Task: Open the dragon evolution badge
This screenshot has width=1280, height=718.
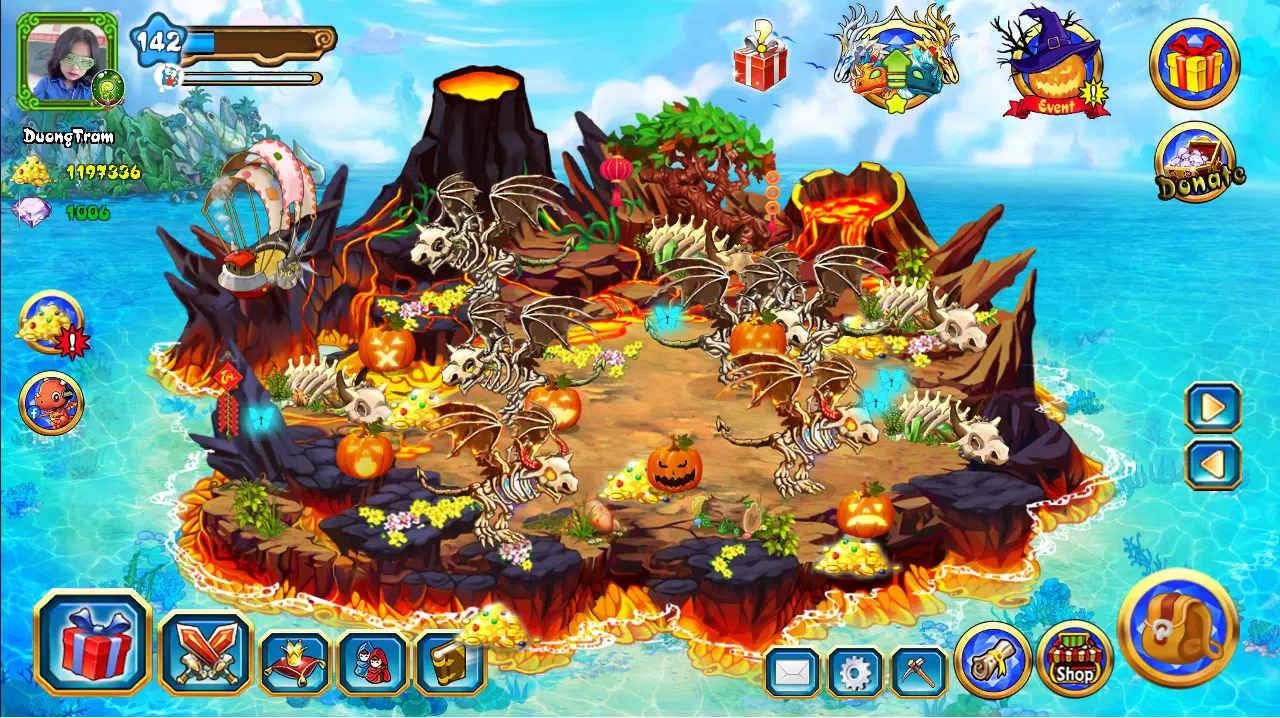Action: [896, 60]
